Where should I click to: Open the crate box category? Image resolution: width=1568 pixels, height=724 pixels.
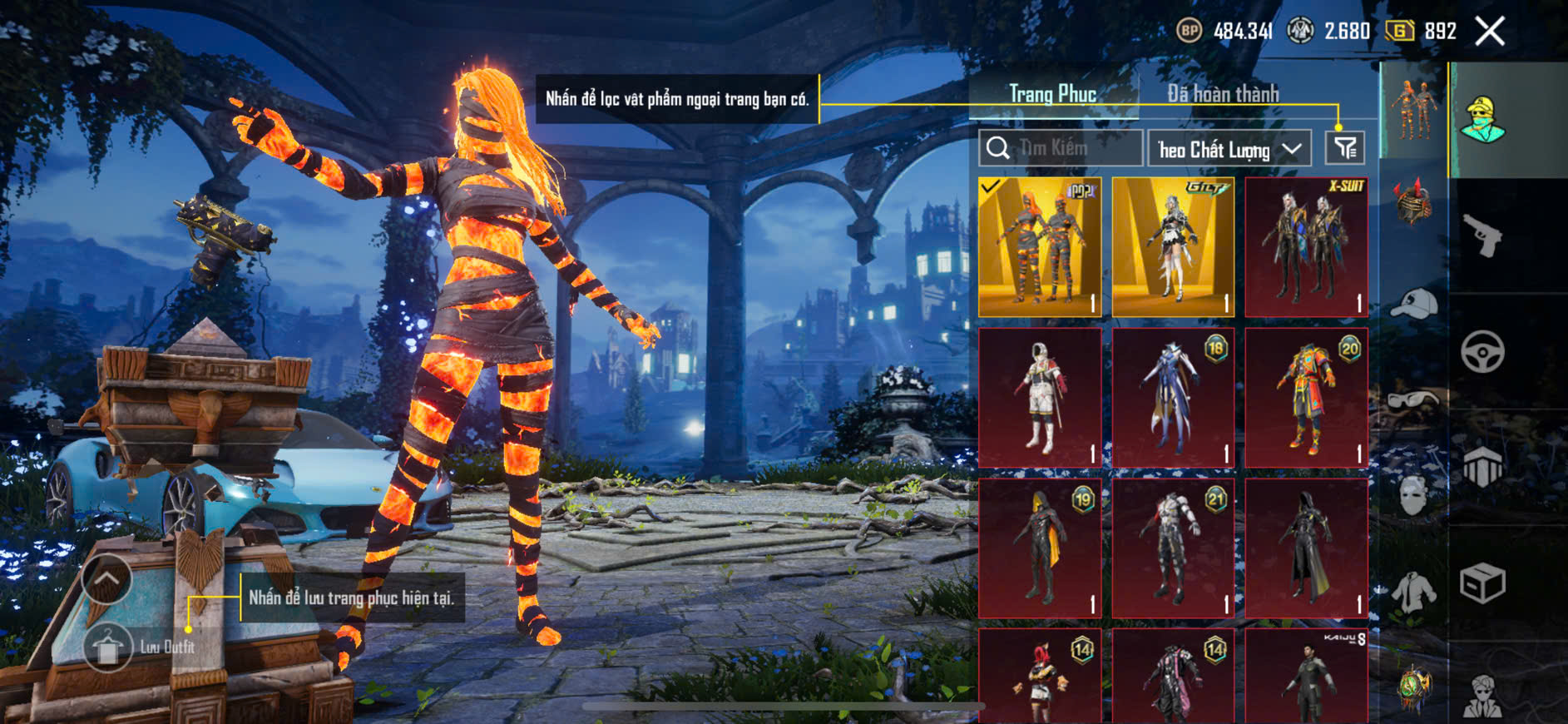pyautogui.click(x=1482, y=583)
